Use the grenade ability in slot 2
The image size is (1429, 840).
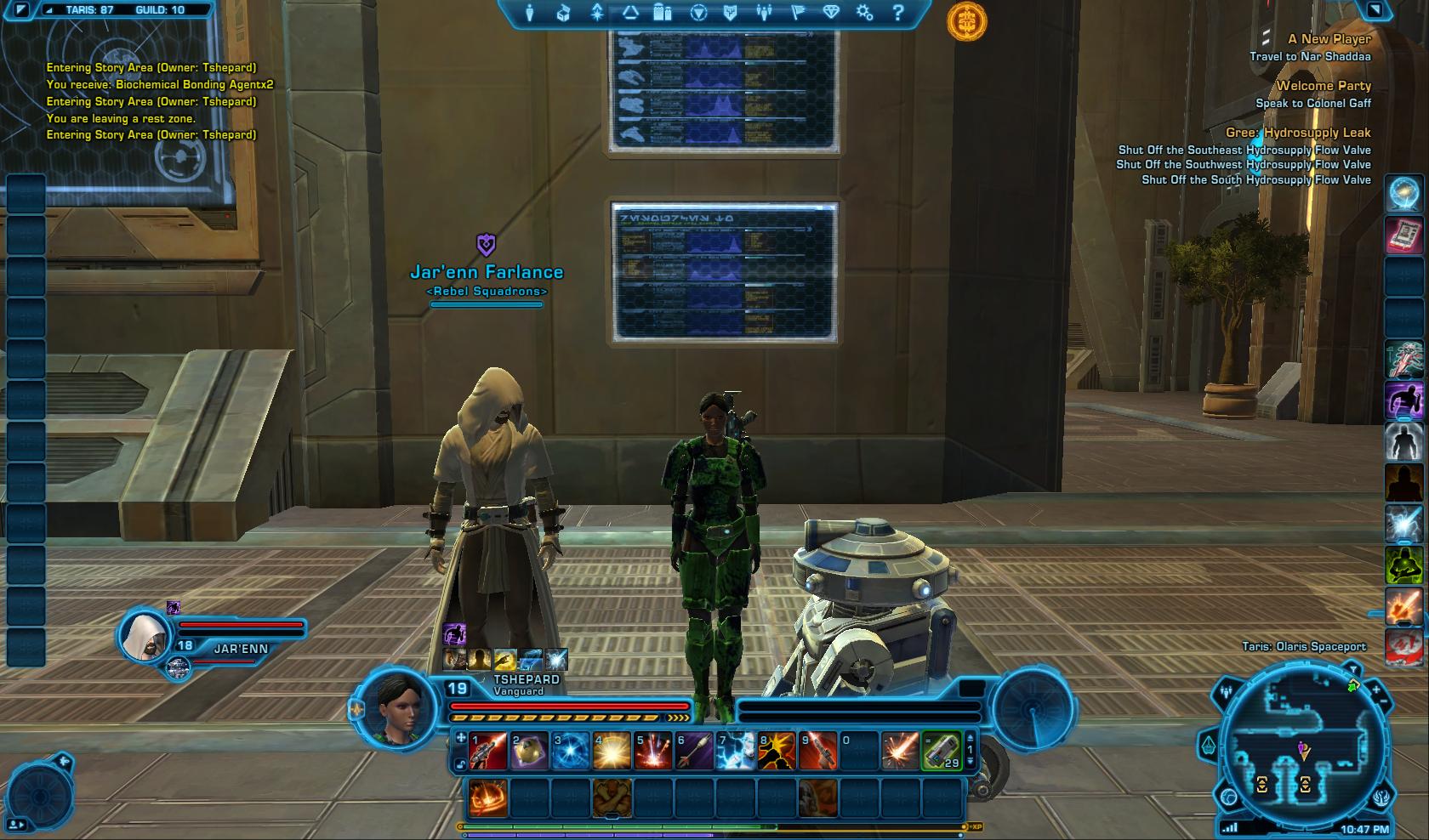(529, 752)
